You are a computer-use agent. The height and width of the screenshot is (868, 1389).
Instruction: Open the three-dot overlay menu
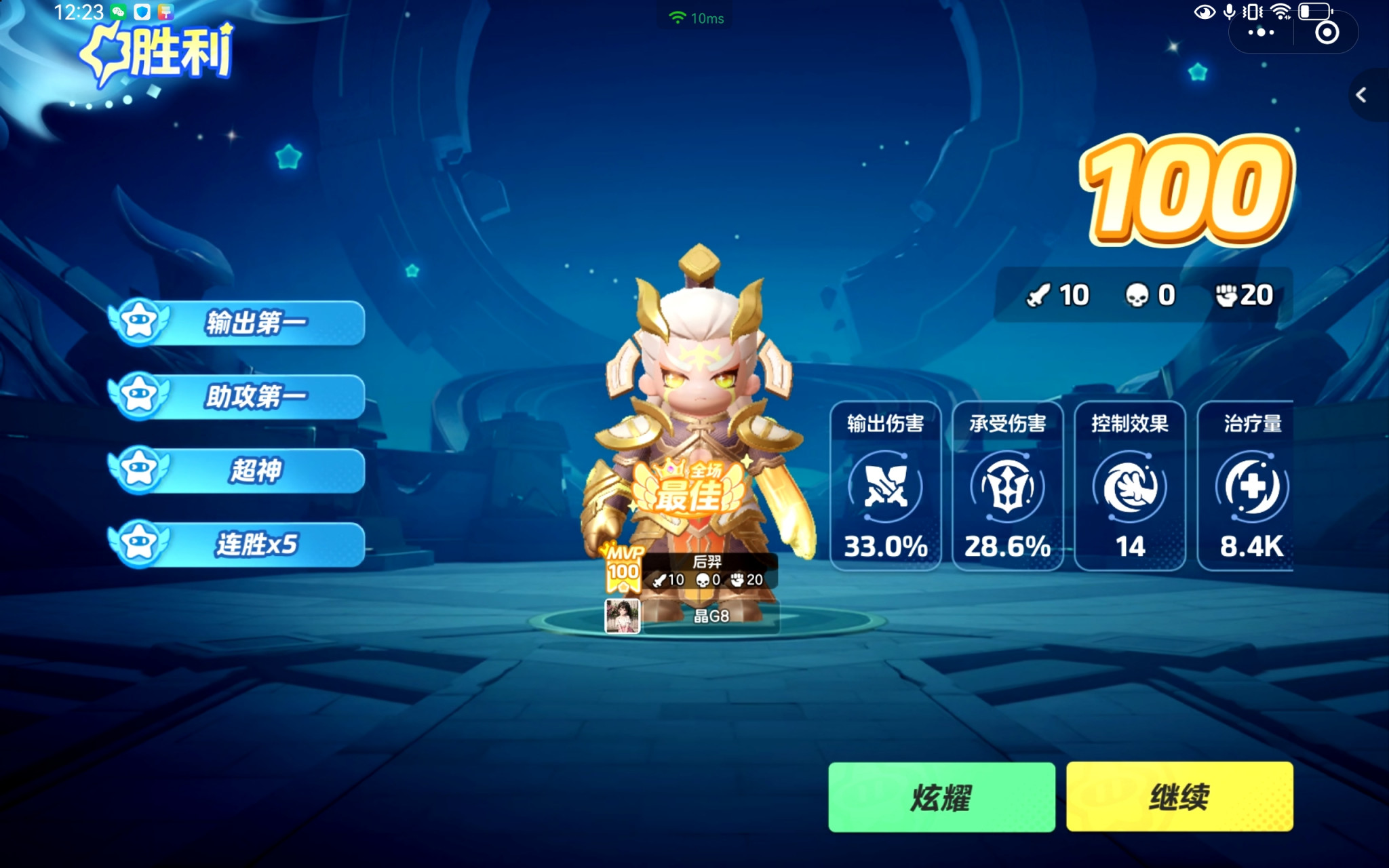click(x=1261, y=32)
